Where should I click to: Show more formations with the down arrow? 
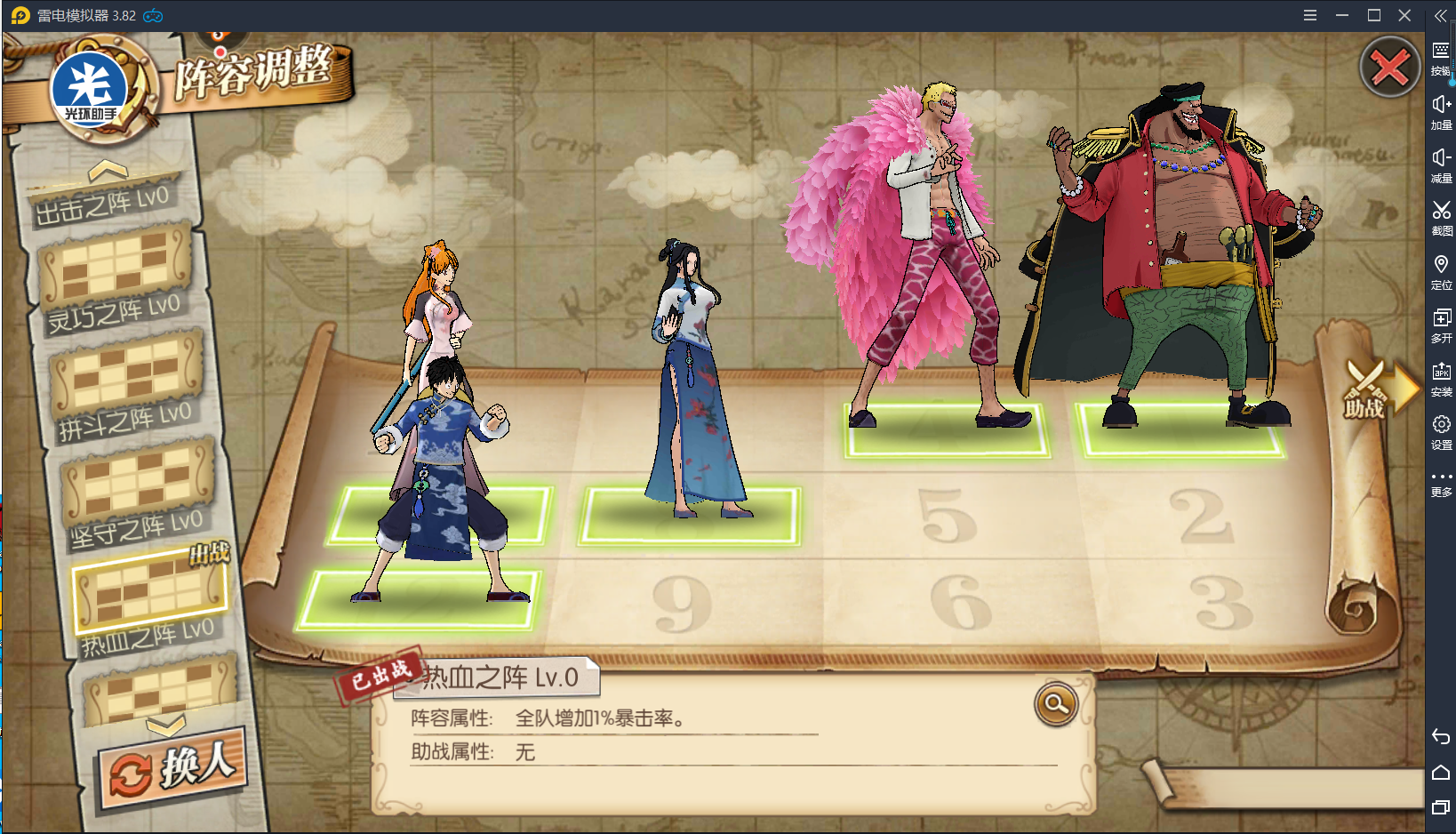pos(166,726)
